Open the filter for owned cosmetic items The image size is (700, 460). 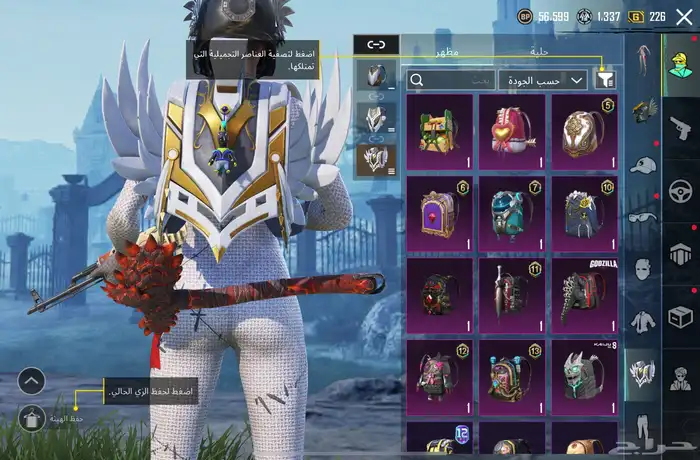(x=605, y=79)
